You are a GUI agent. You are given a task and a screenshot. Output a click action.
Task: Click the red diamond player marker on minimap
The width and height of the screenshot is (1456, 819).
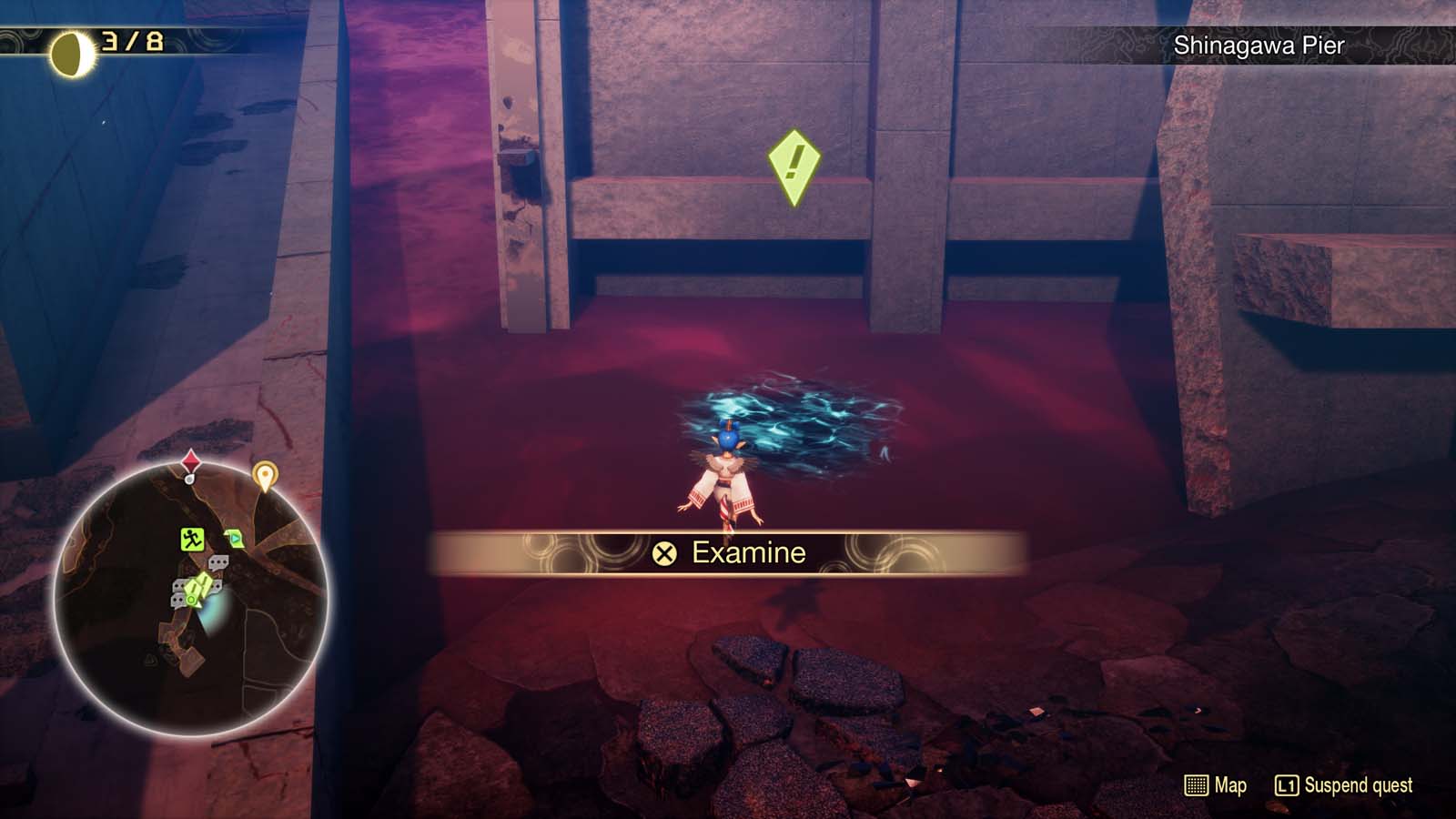(x=191, y=461)
